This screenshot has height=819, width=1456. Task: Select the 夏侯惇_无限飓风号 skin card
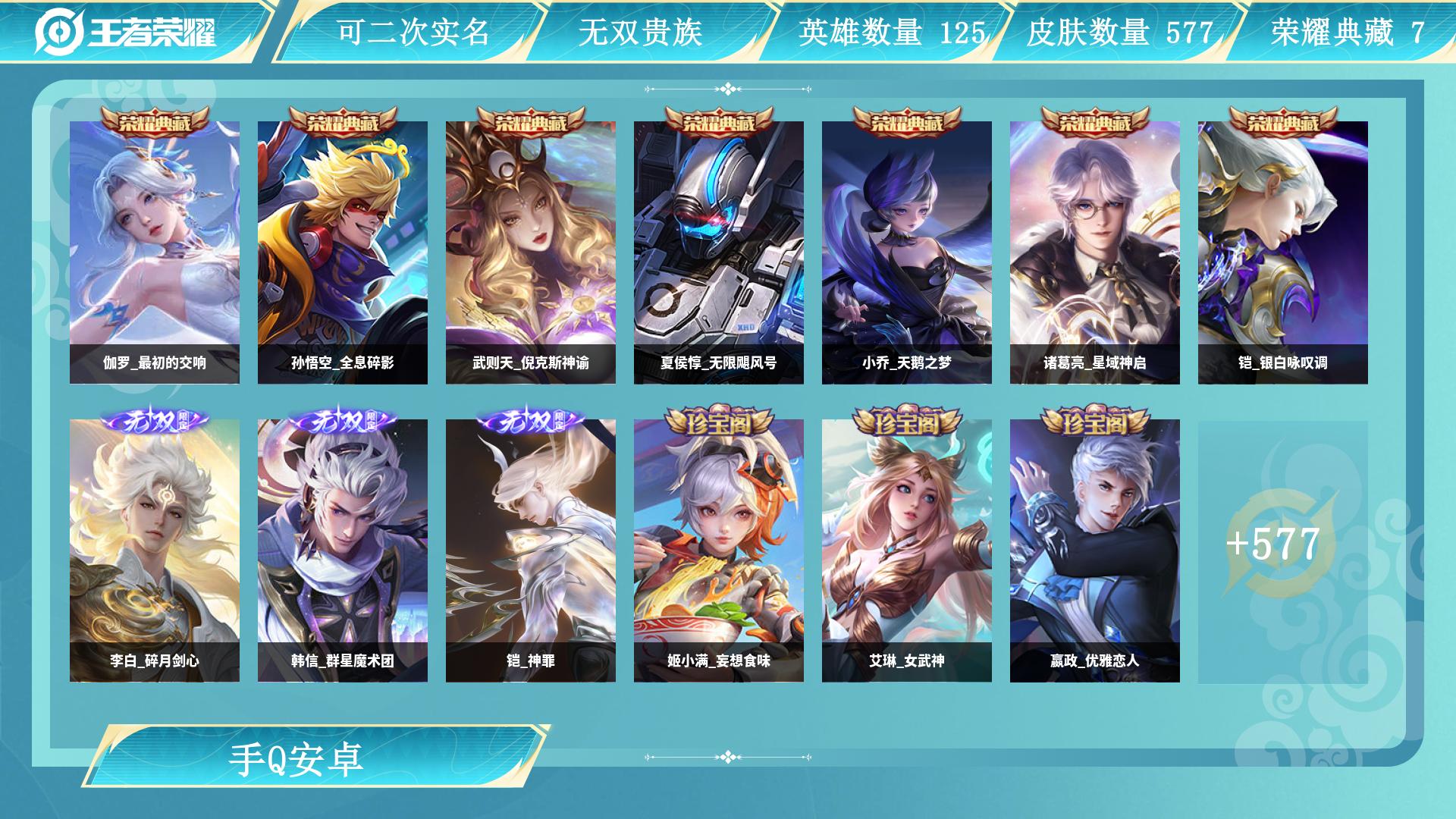pyautogui.click(x=719, y=252)
